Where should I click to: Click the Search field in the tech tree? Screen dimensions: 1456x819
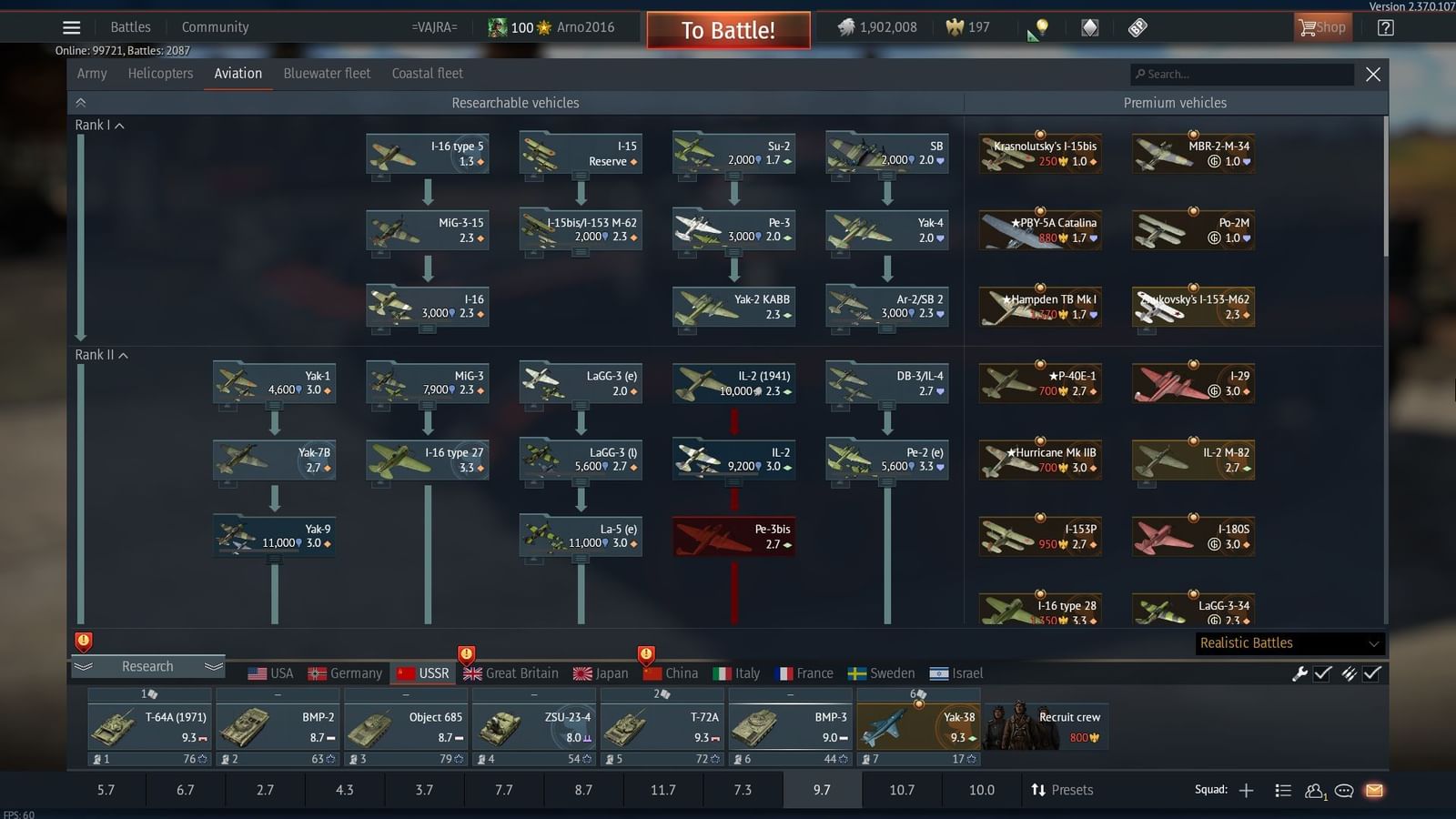point(1241,74)
